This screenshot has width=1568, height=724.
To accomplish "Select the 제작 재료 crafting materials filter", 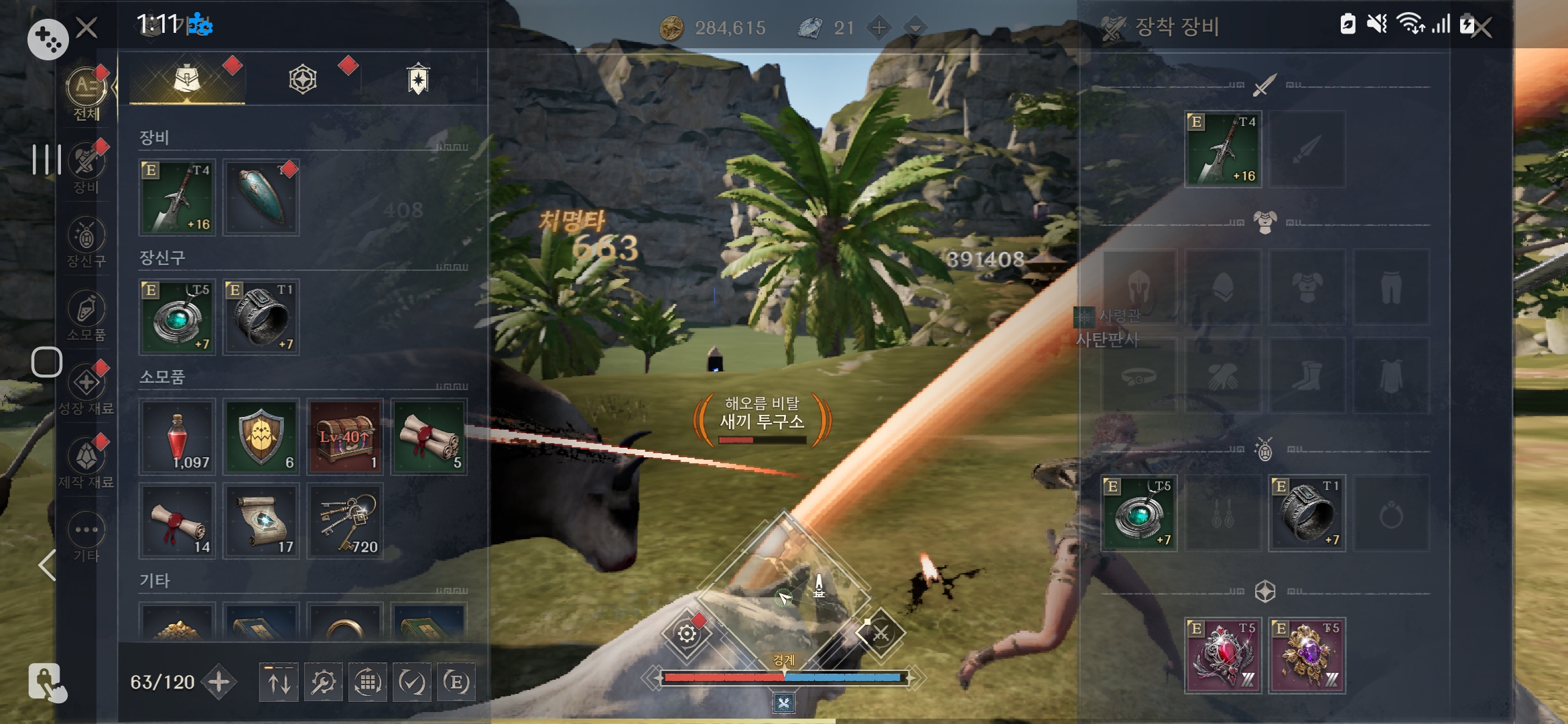I will point(86,461).
